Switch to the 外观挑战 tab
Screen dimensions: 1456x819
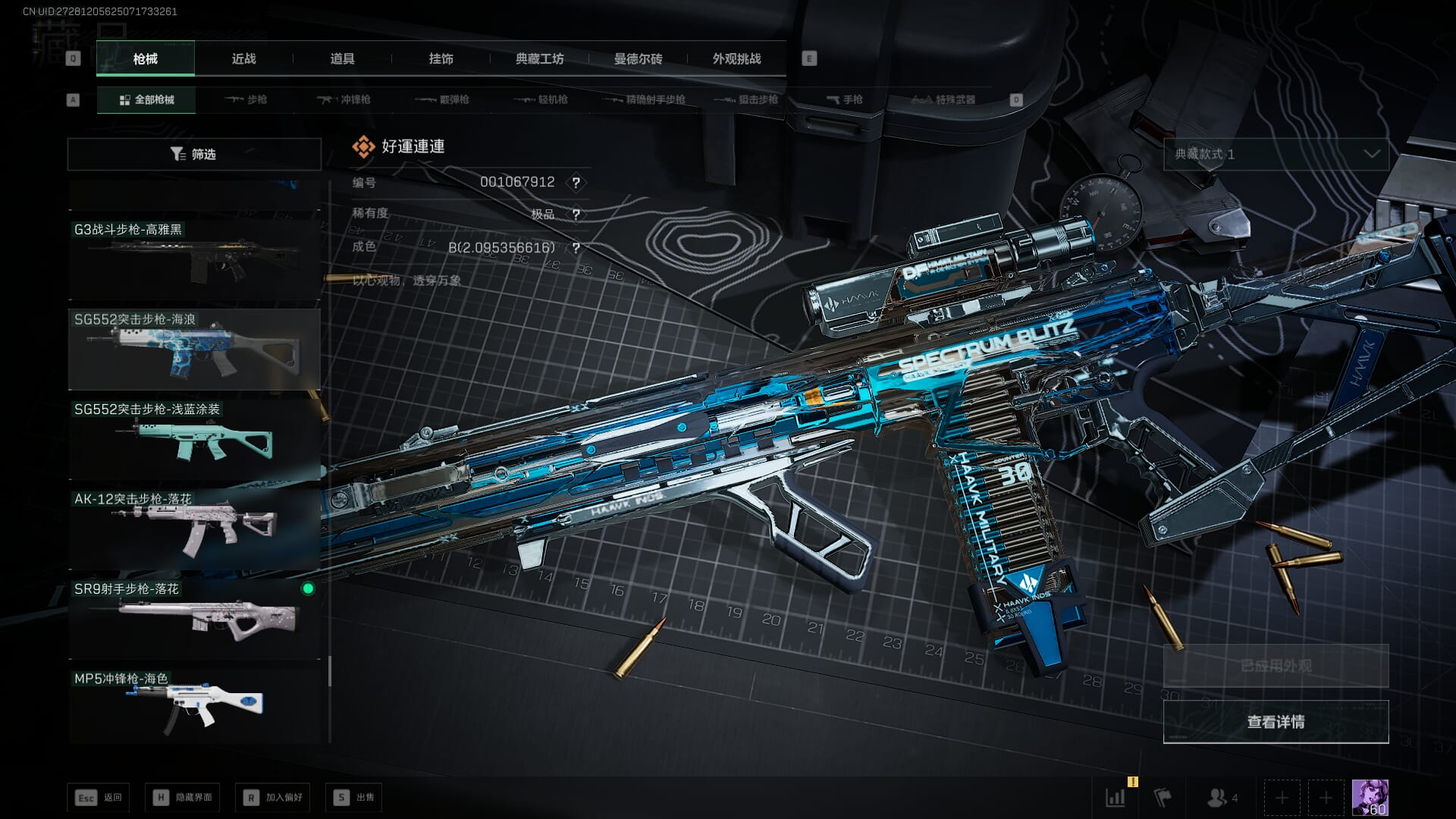pos(736,58)
